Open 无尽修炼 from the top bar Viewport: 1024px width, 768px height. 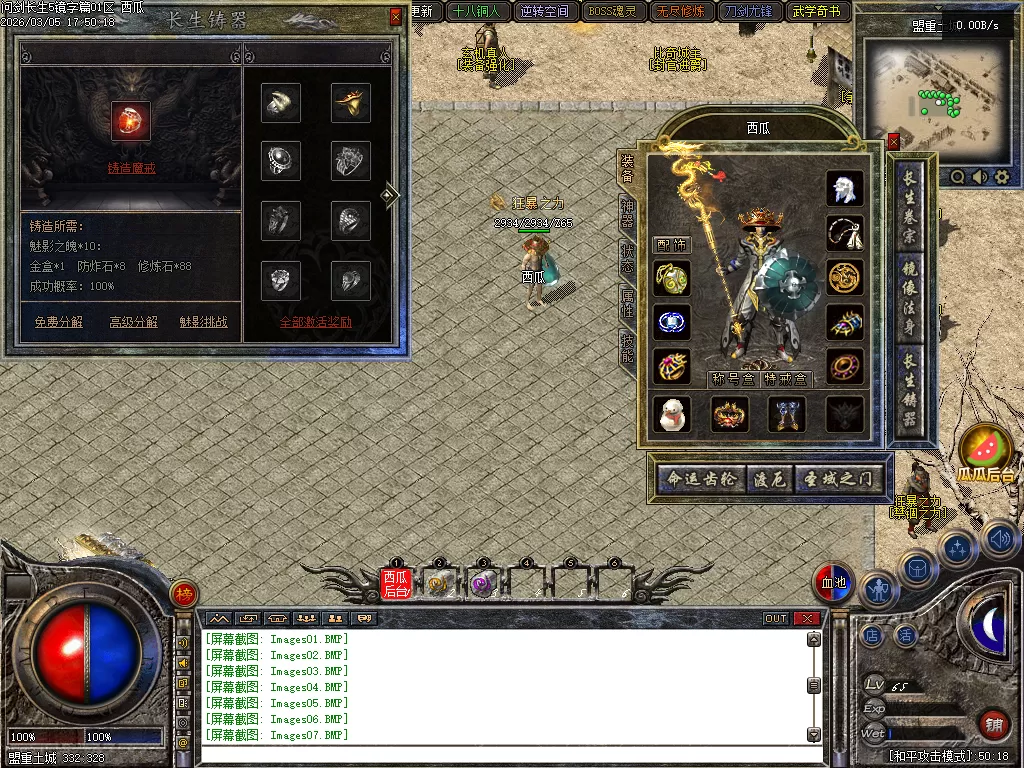pyautogui.click(x=680, y=12)
